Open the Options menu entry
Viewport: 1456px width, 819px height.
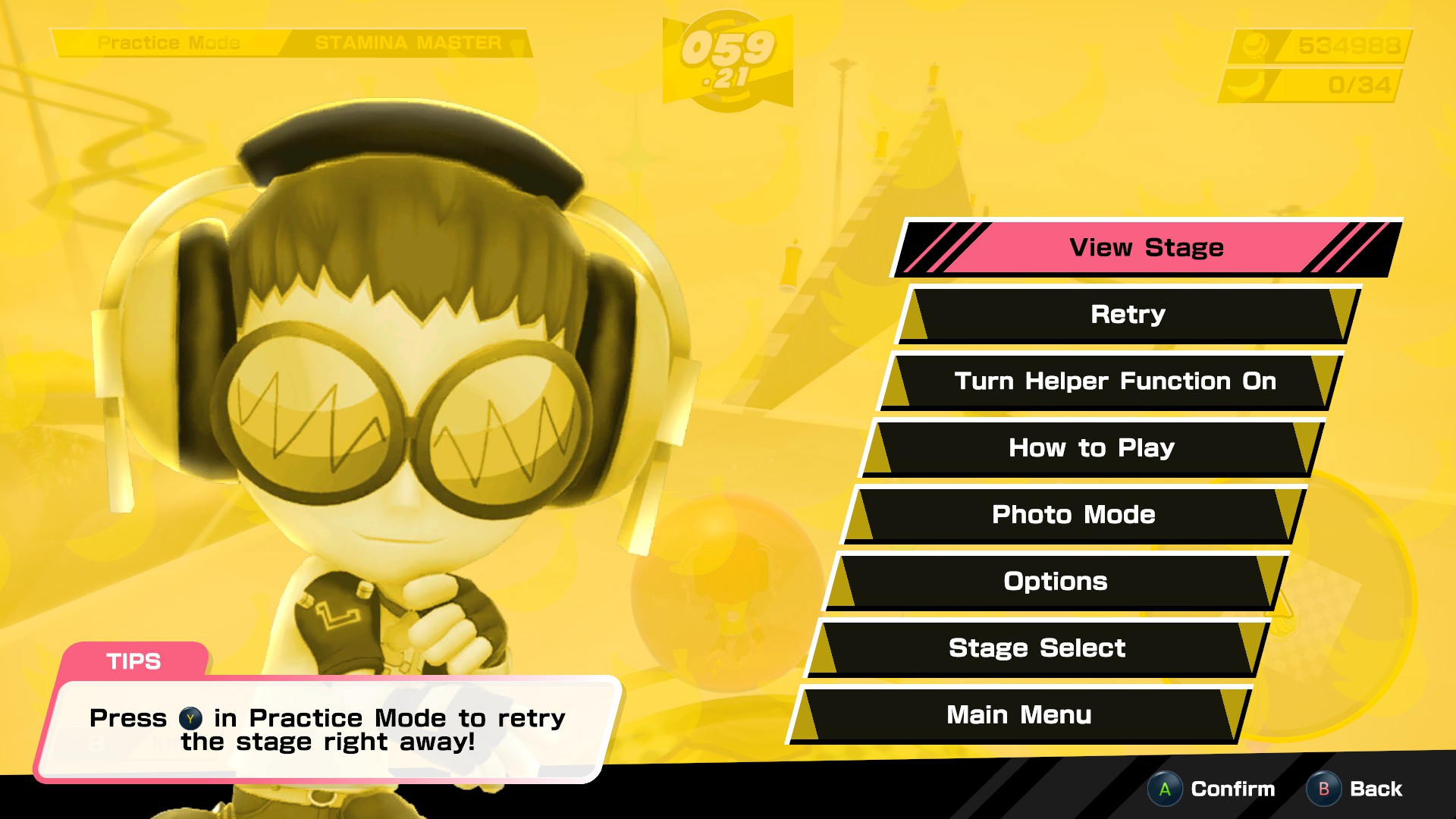1058,582
